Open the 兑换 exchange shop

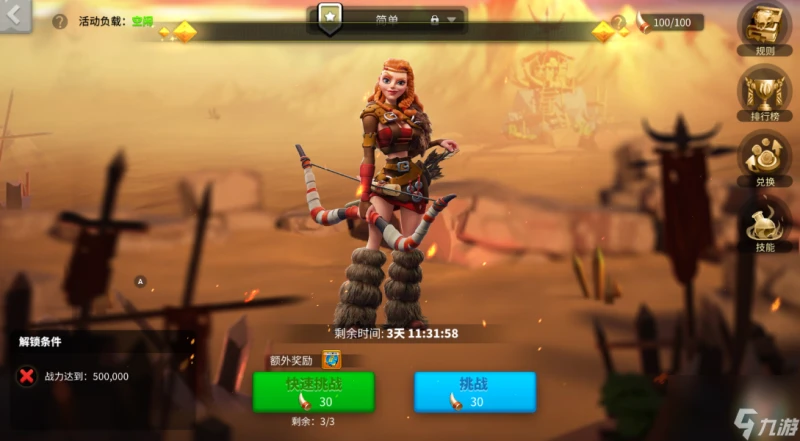(764, 157)
